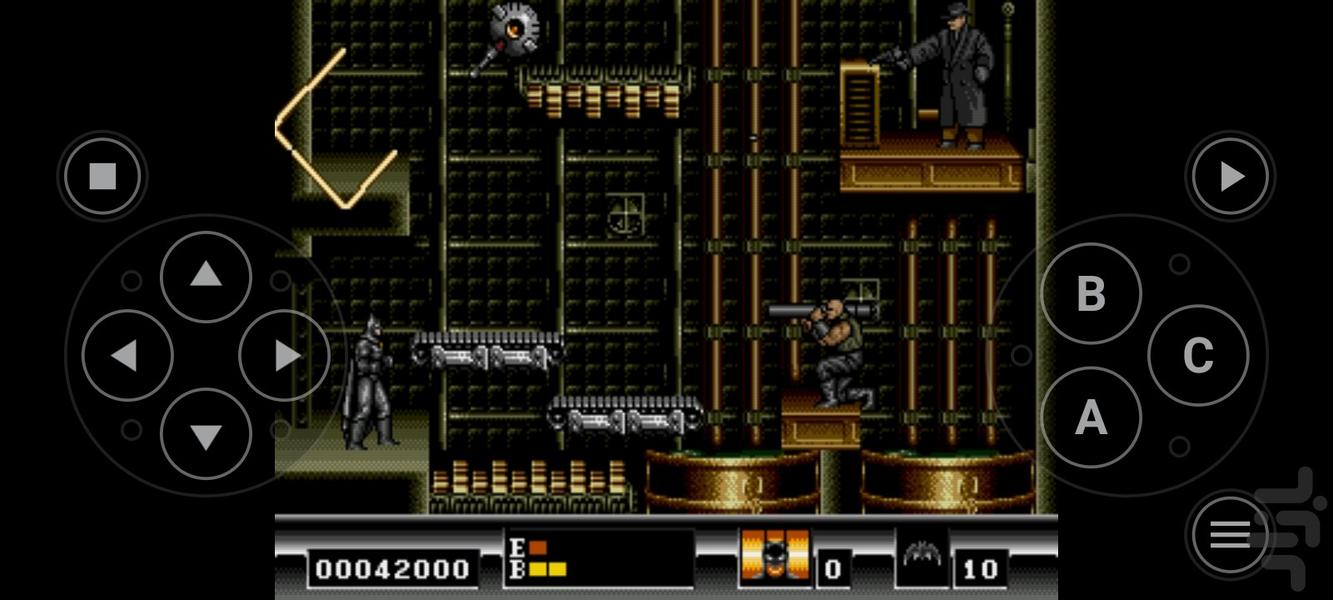
Task: Click the square stop button
Action: coord(103,177)
